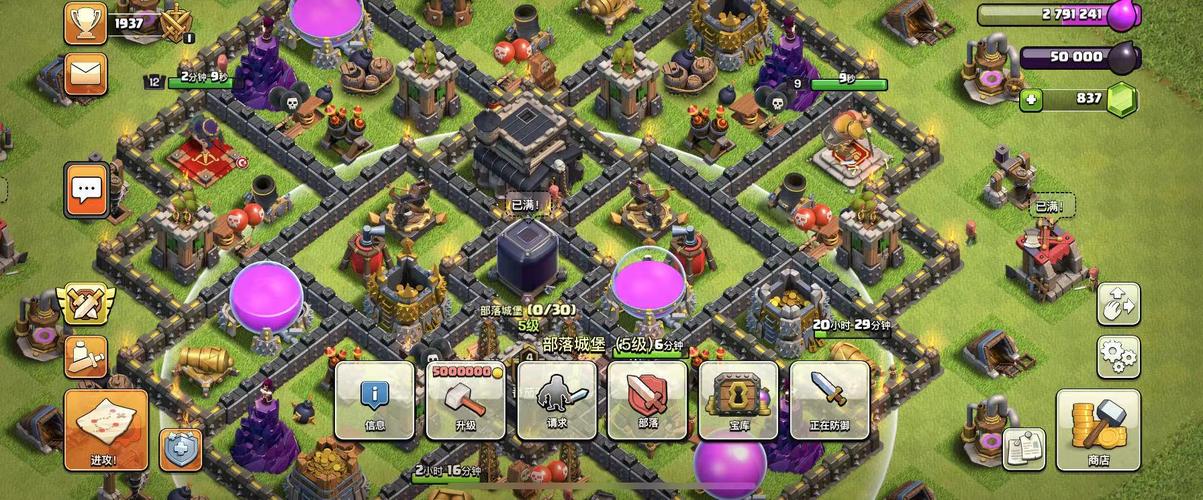Click the green plus to buy gems
The width and height of the screenshot is (1203, 500).
1032,99
